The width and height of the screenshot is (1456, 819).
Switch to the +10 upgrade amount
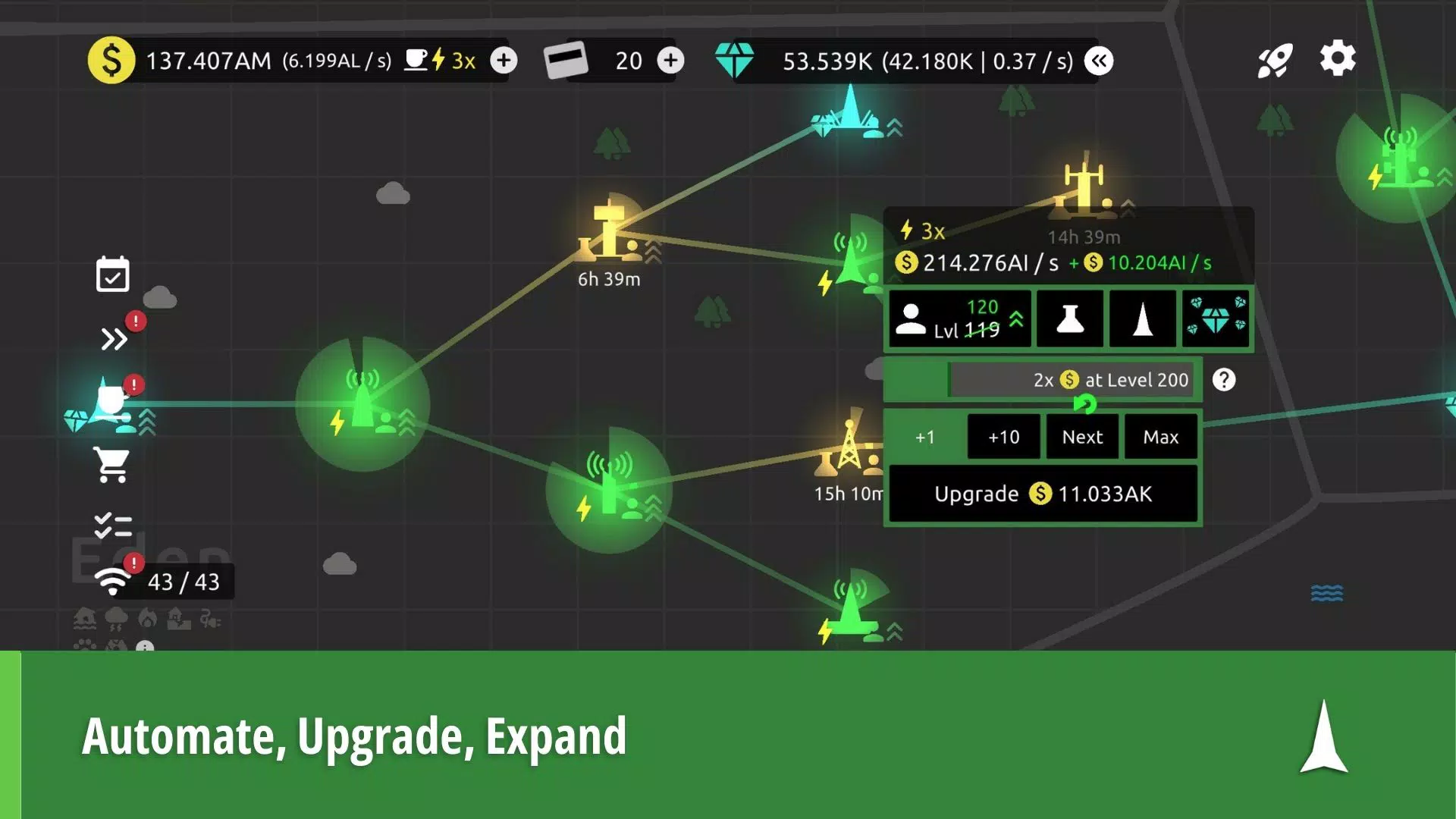1003,437
